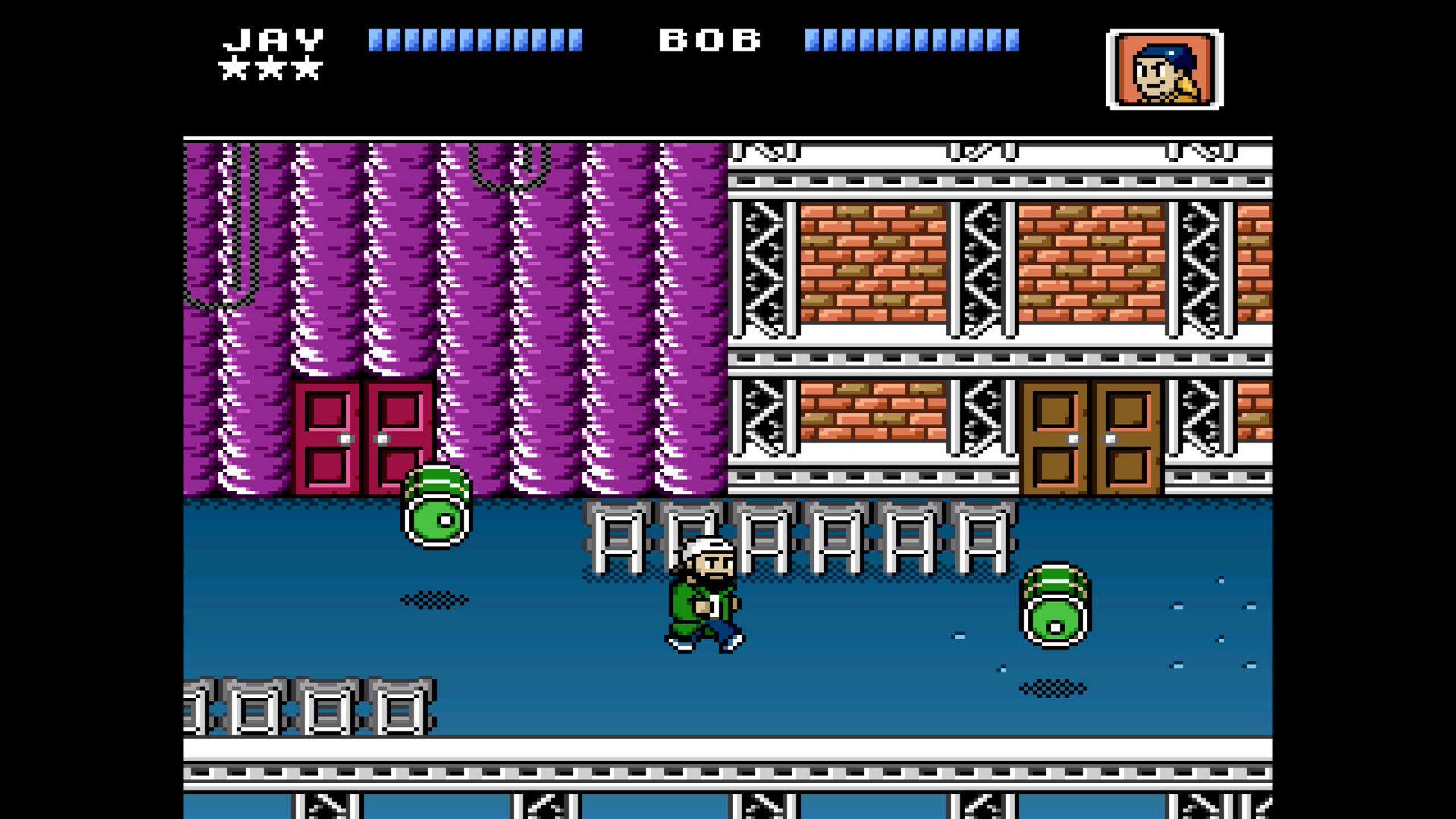The height and width of the screenshot is (819, 1456).
Task: Click the BOB name label
Action: click(x=709, y=39)
